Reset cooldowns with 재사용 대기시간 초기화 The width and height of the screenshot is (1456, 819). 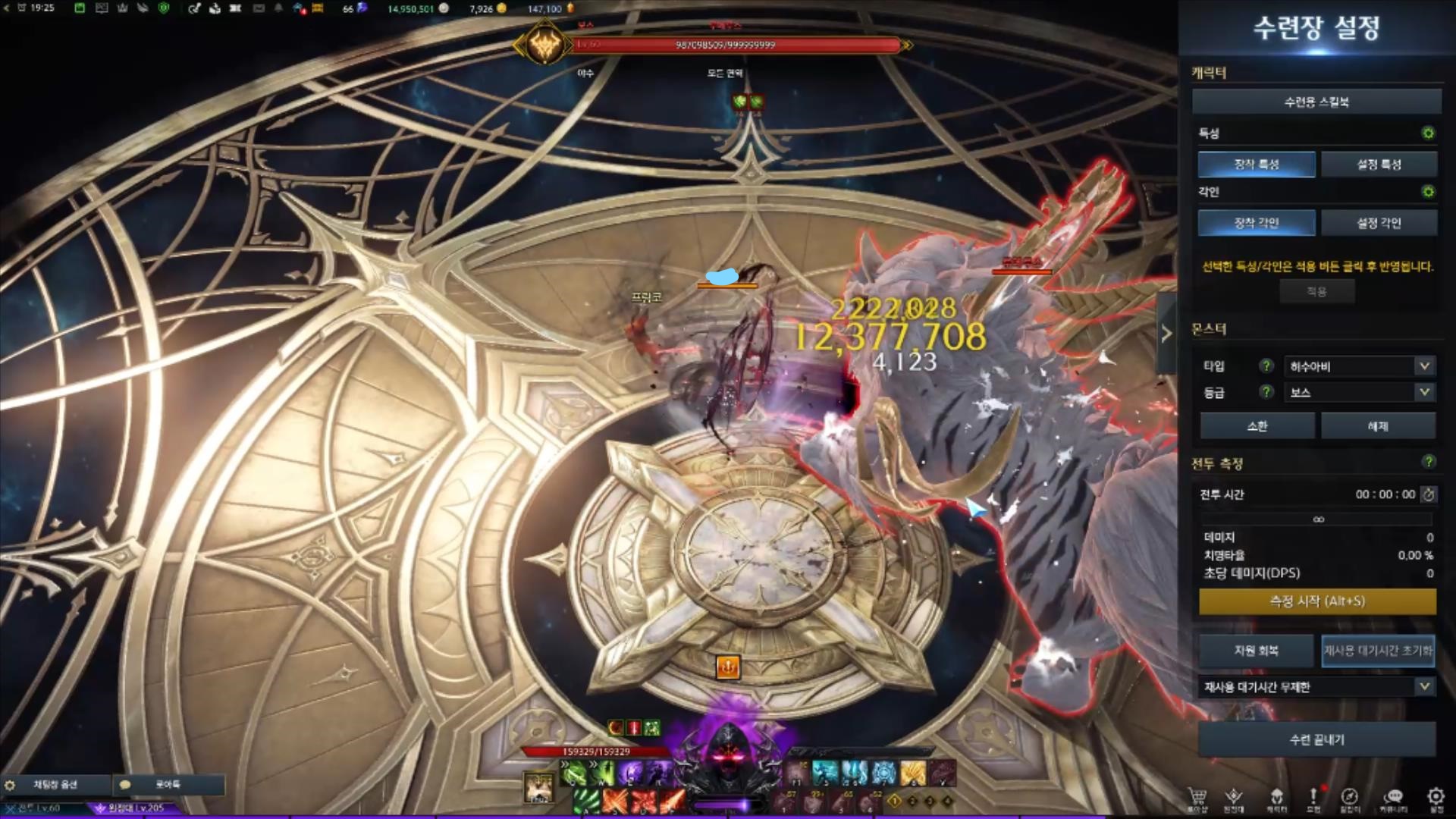point(1378,651)
